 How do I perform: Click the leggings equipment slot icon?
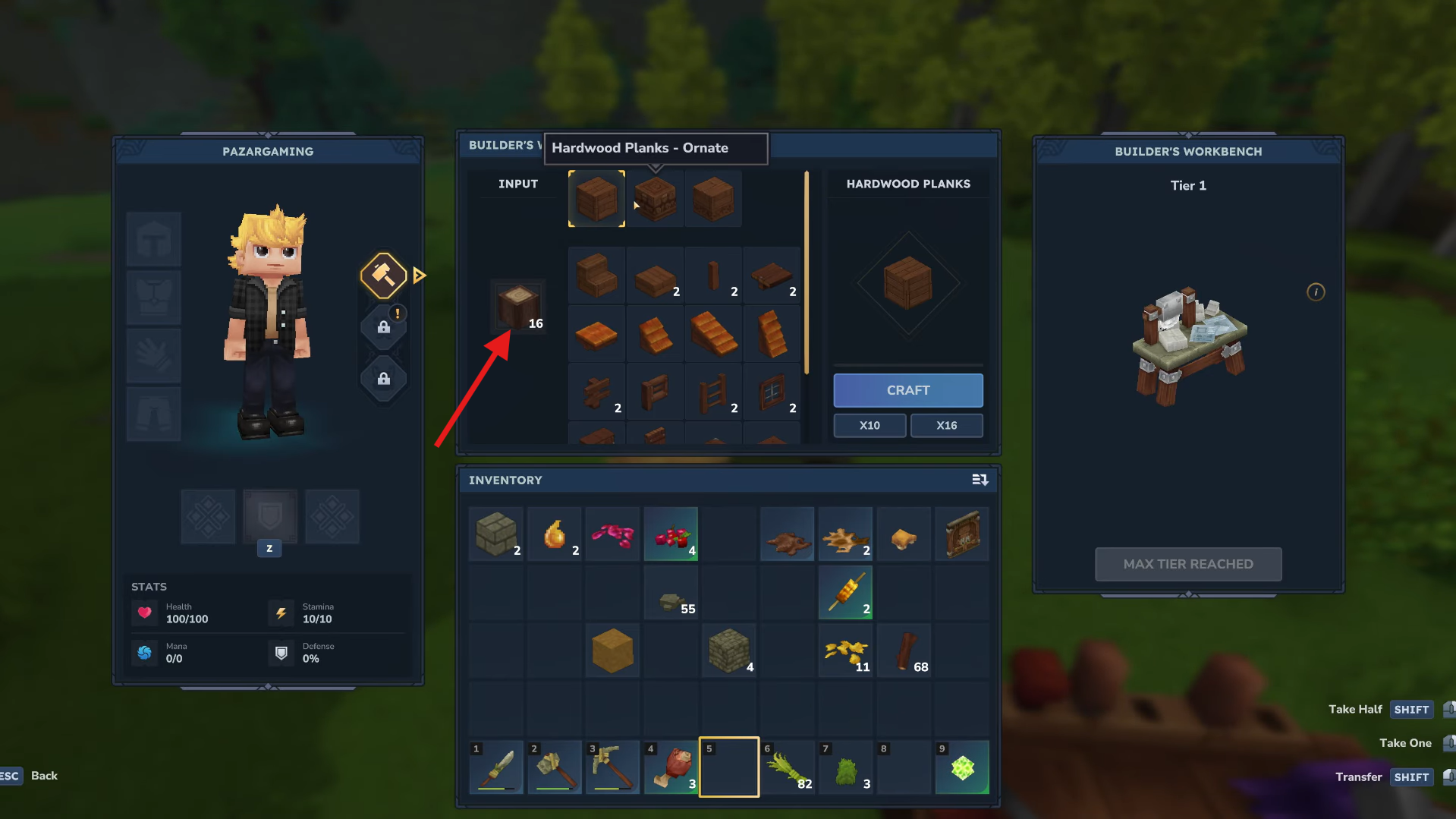coord(153,414)
